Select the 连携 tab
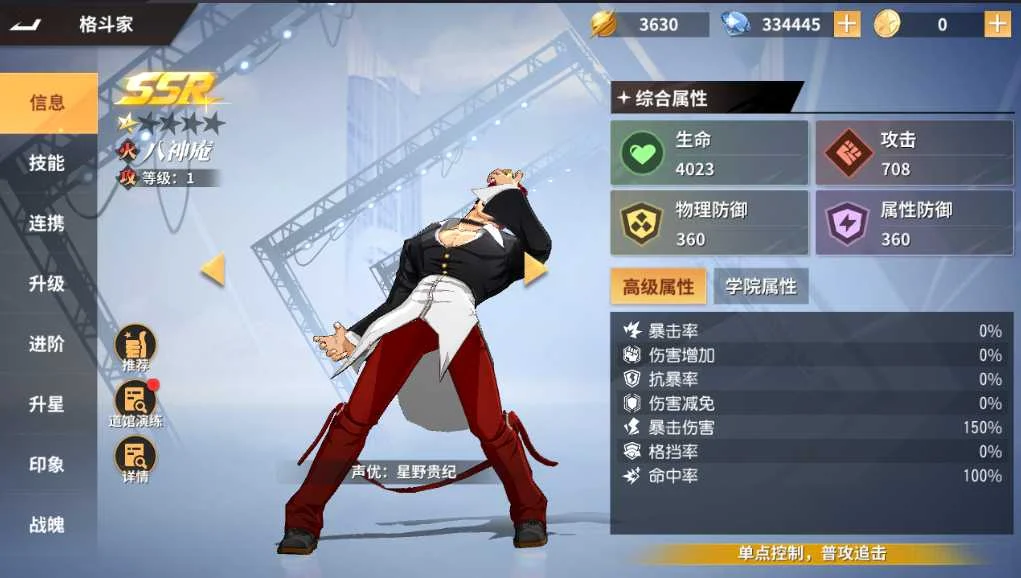This screenshot has width=1021, height=578. pyautogui.click(x=47, y=223)
